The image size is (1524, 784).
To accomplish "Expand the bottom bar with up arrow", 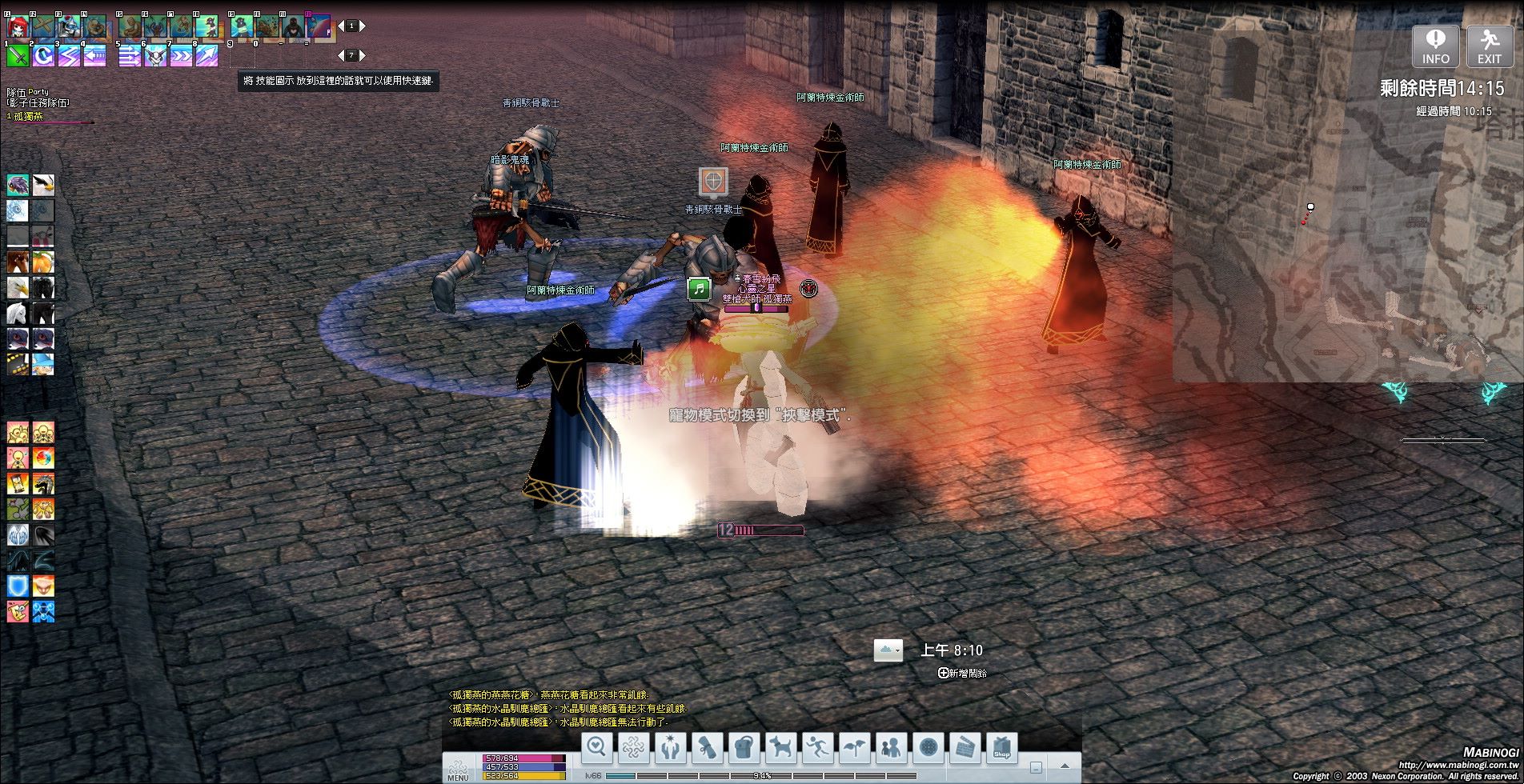I will tap(1065, 766).
